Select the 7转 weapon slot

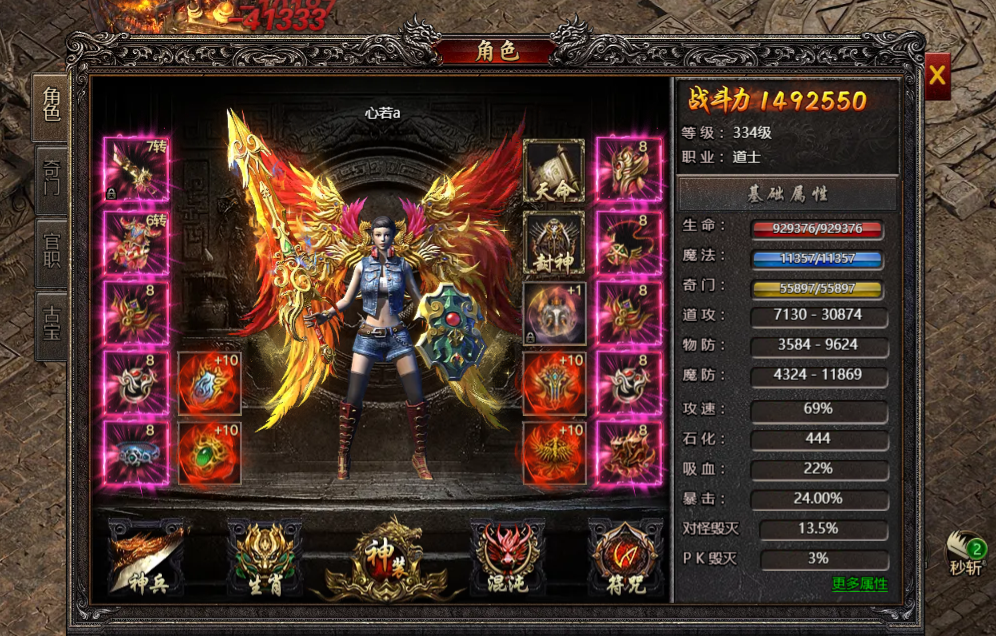137,169
